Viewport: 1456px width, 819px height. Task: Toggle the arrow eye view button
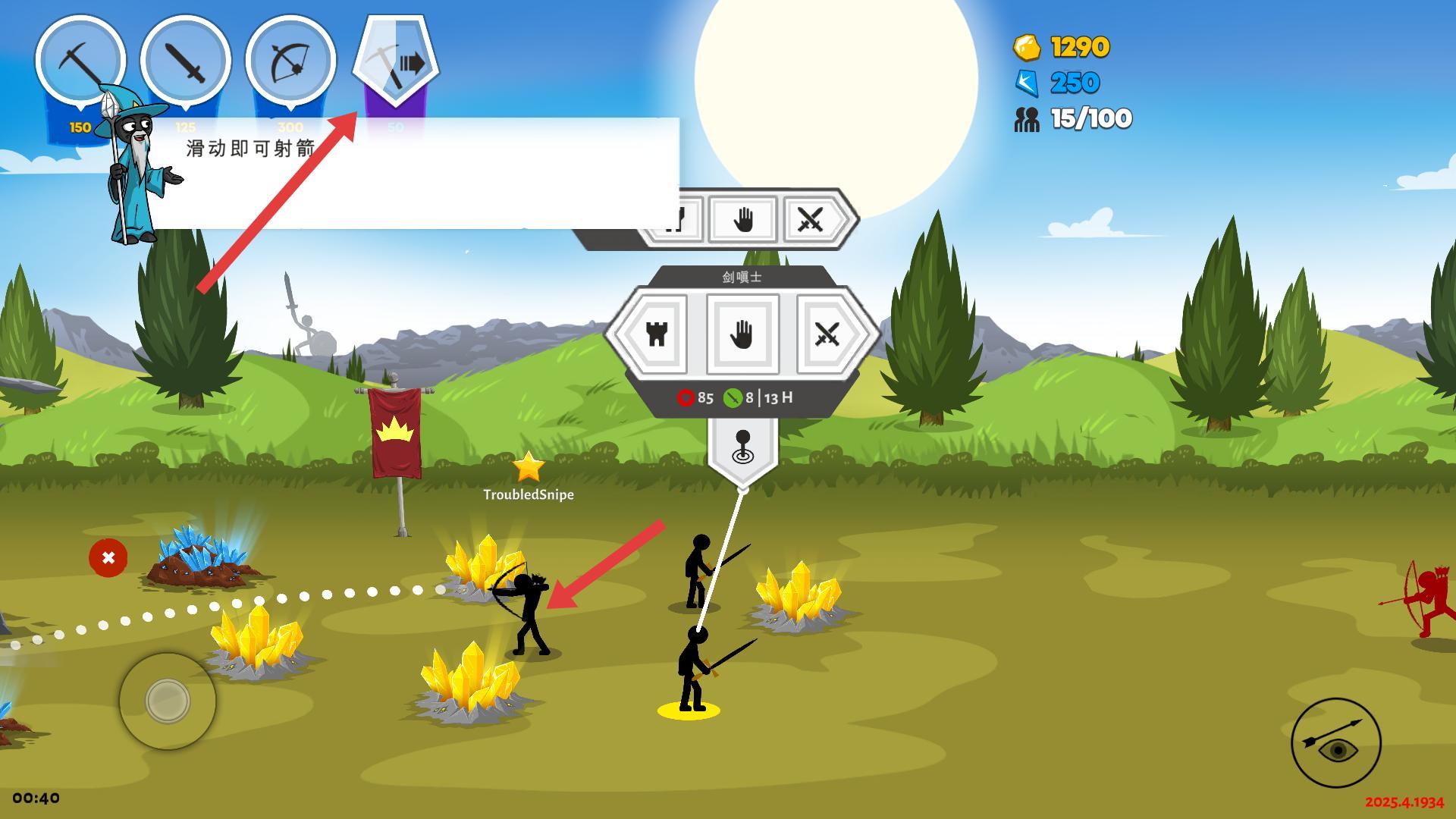[1336, 743]
